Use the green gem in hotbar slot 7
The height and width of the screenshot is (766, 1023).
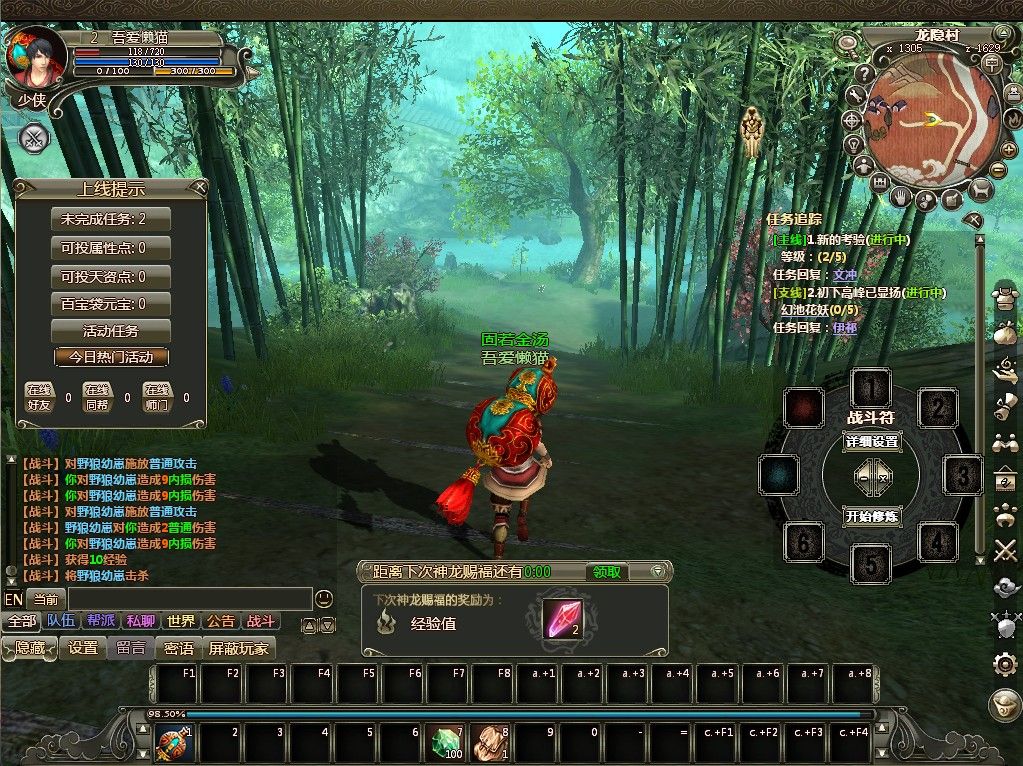[446, 743]
